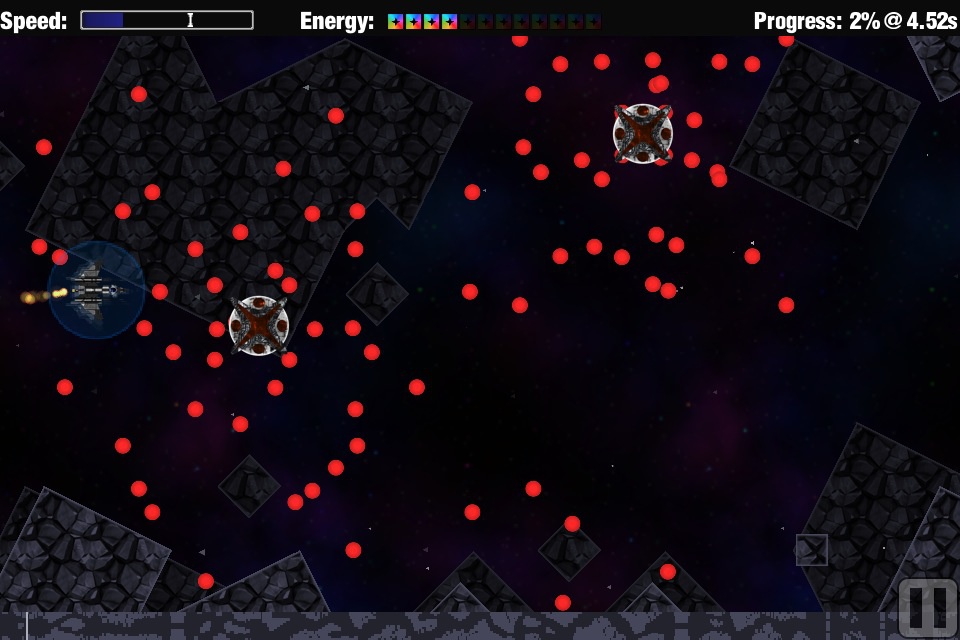The height and width of the screenshot is (640, 960).
Task: Pause the game with the pause button
Action: (x=926, y=608)
